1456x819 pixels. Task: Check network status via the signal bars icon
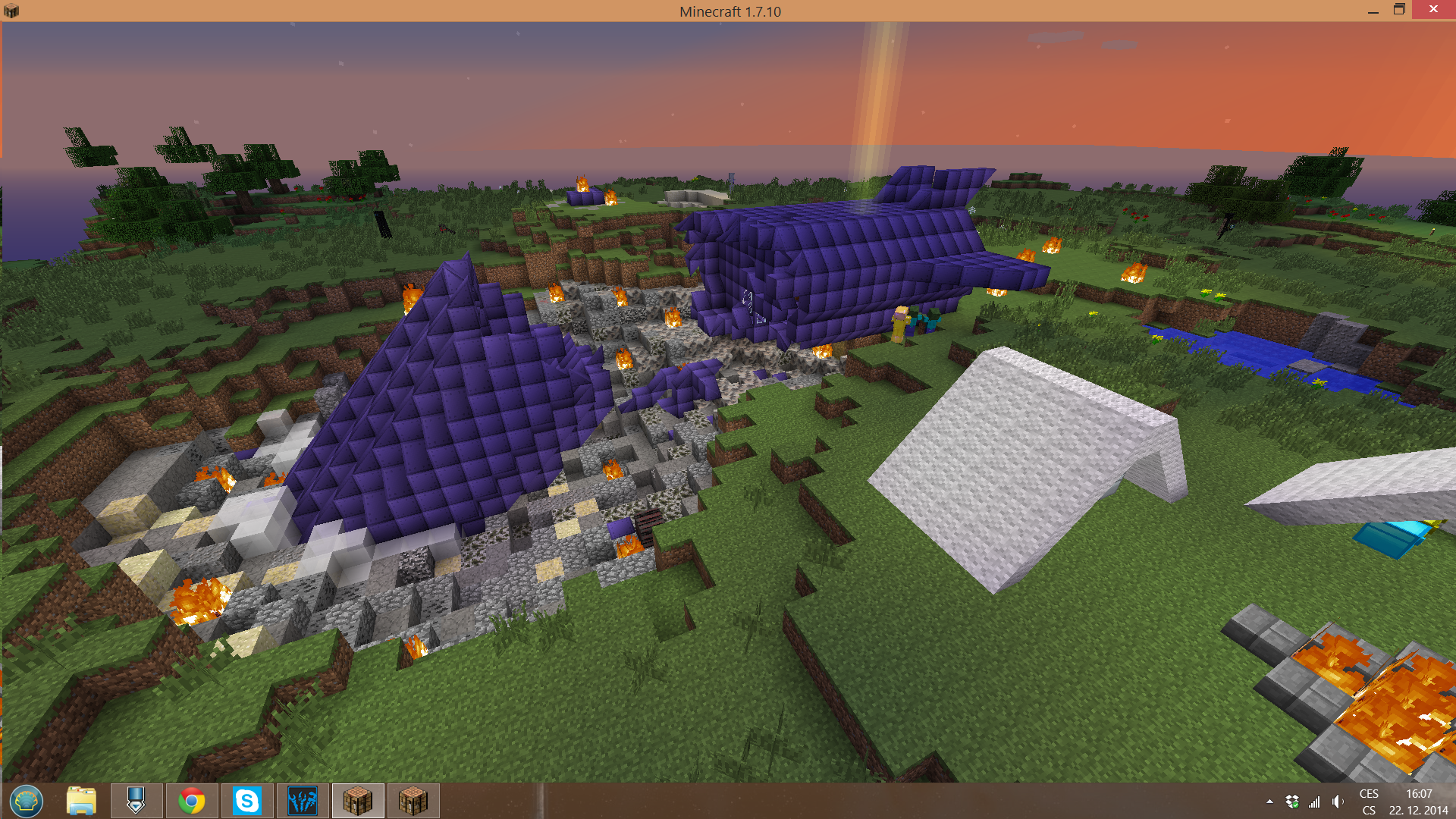click(x=1313, y=800)
